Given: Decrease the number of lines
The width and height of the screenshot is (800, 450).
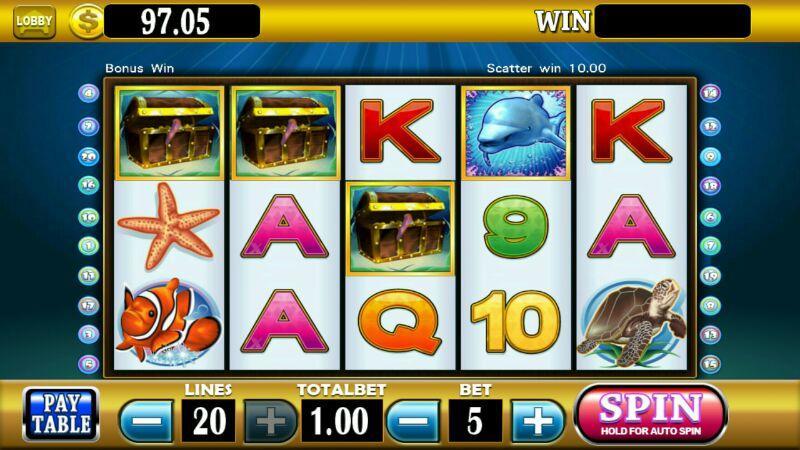Looking at the screenshot, I should pos(146,420).
